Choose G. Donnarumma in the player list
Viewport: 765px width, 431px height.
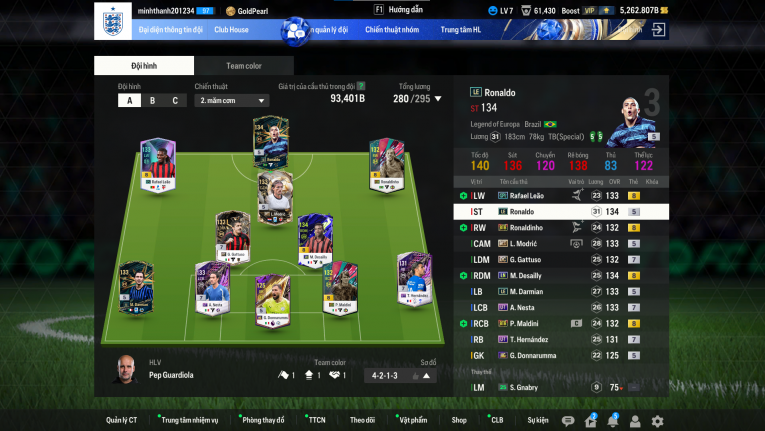coord(560,355)
